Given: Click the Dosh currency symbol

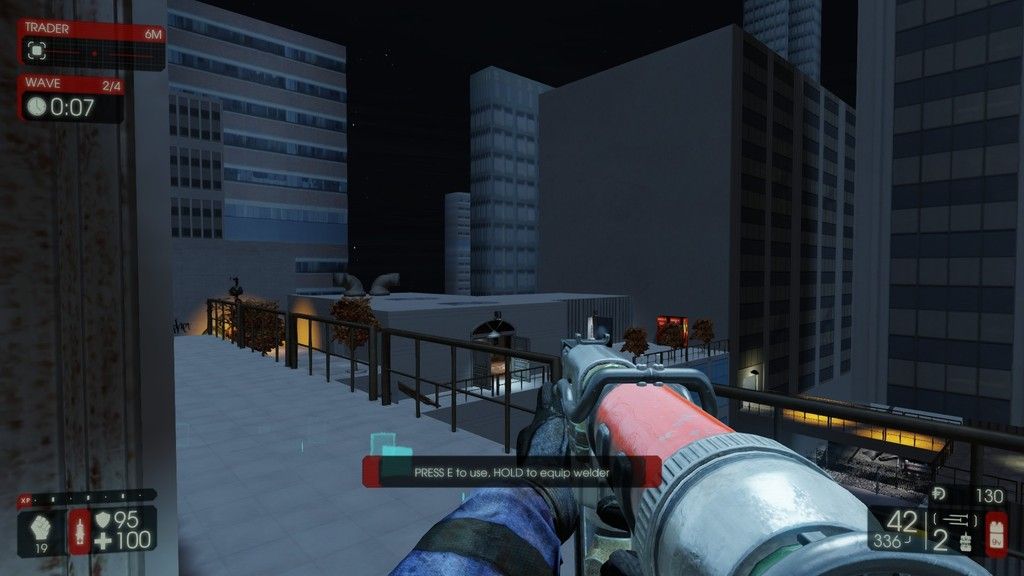Looking at the screenshot, I should (938, 494).
